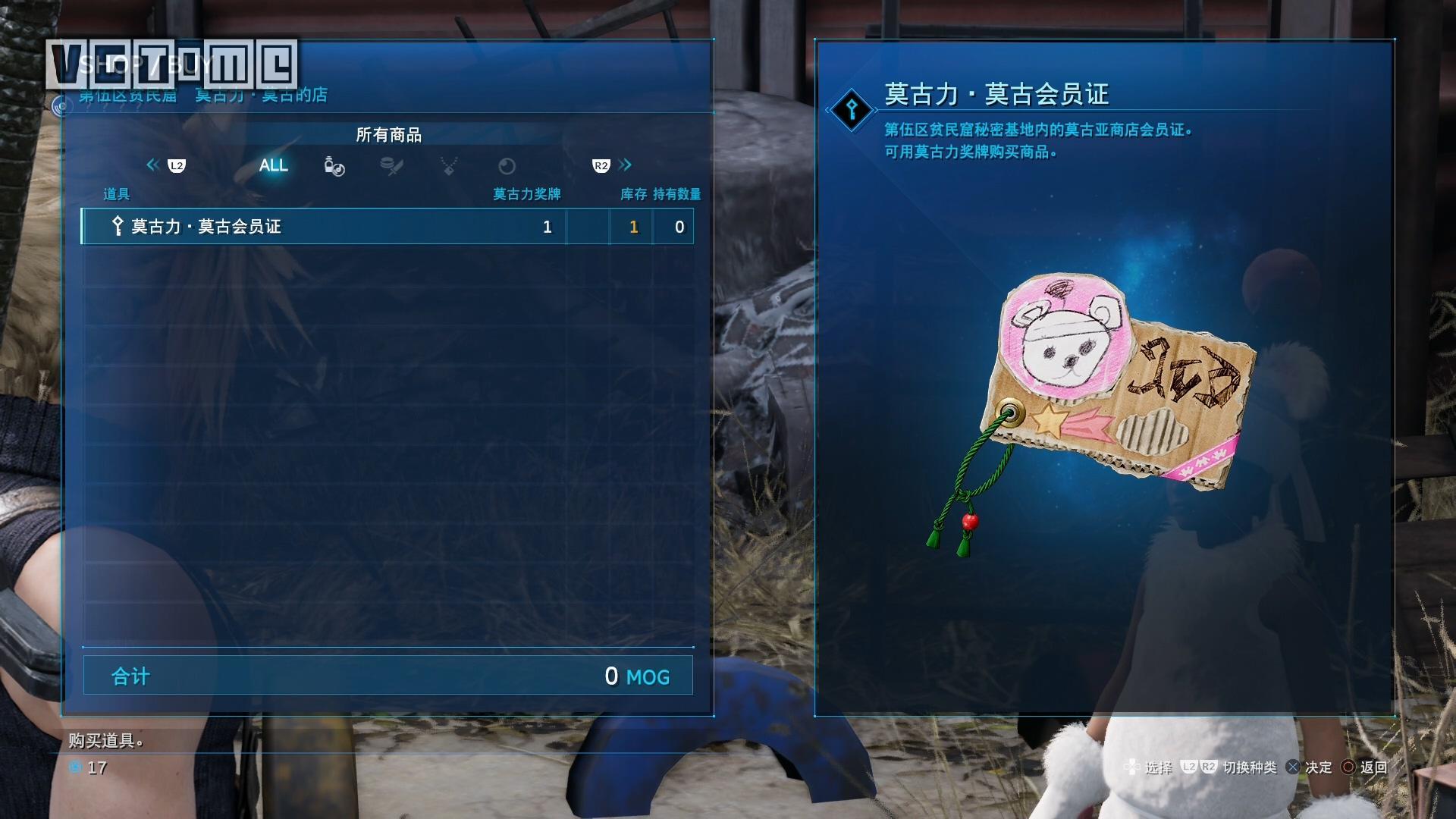
Task: Show the armlet and sword equipment category
Action: point(391,166)
